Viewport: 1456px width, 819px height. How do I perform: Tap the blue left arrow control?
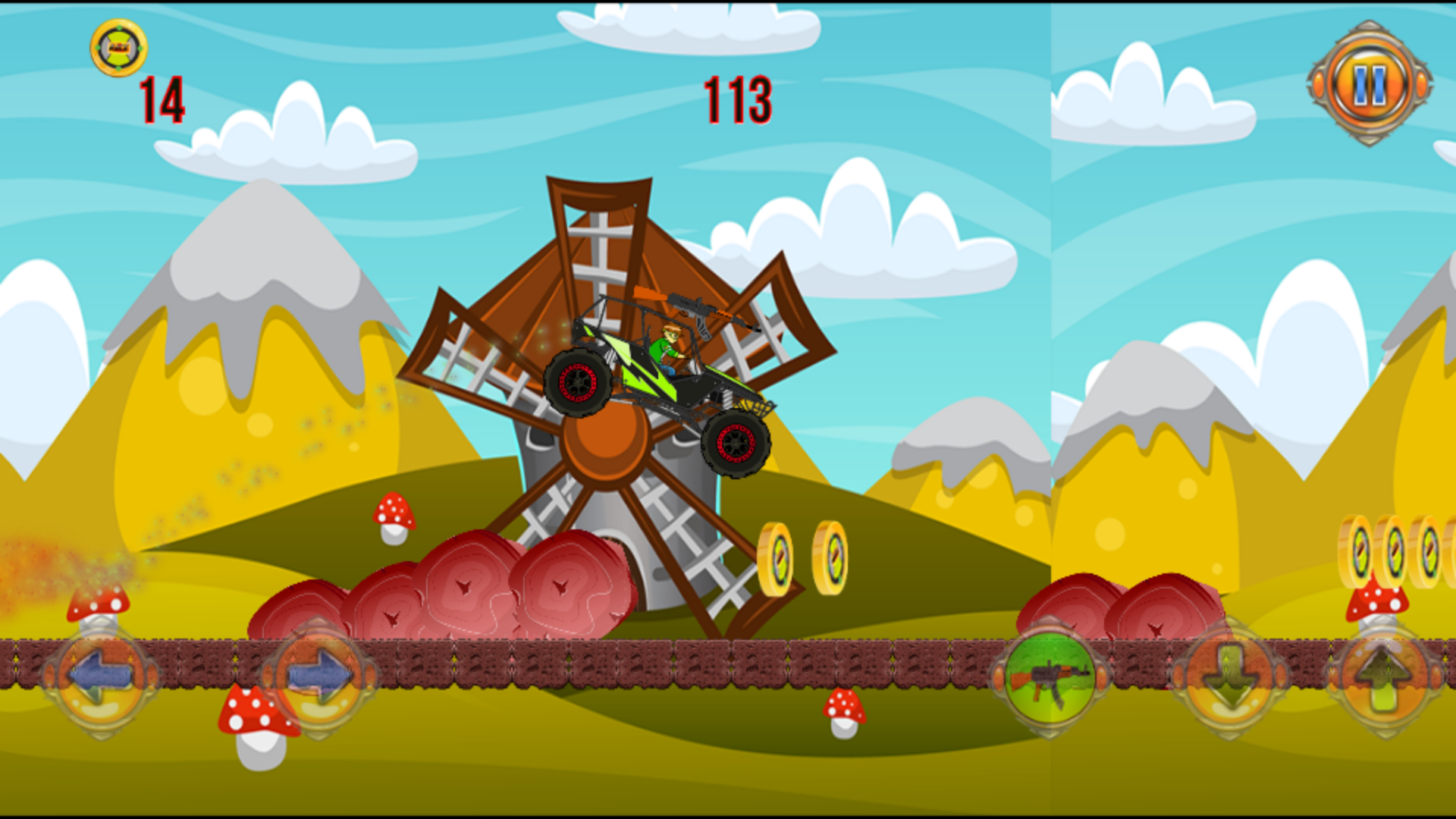(102, 676)
